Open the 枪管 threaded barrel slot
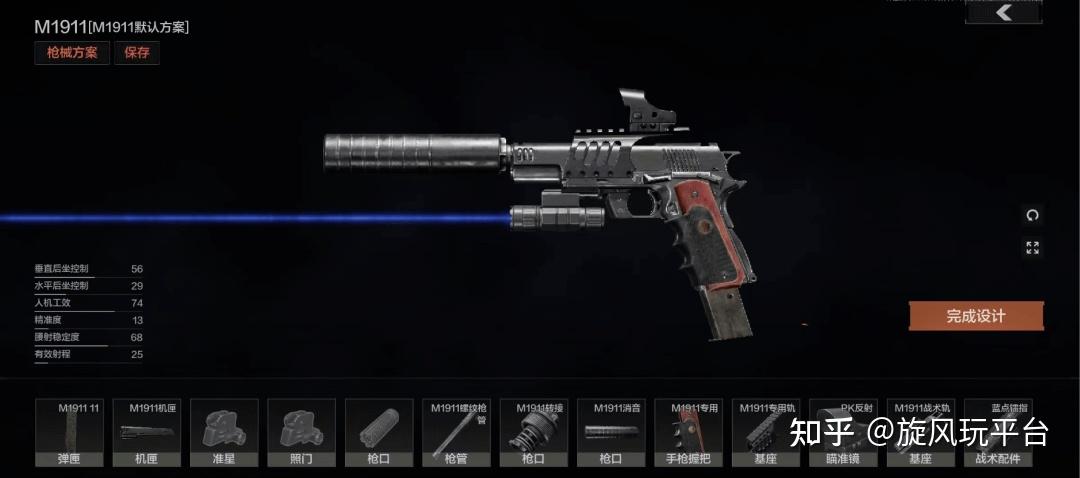 point(456,432)
